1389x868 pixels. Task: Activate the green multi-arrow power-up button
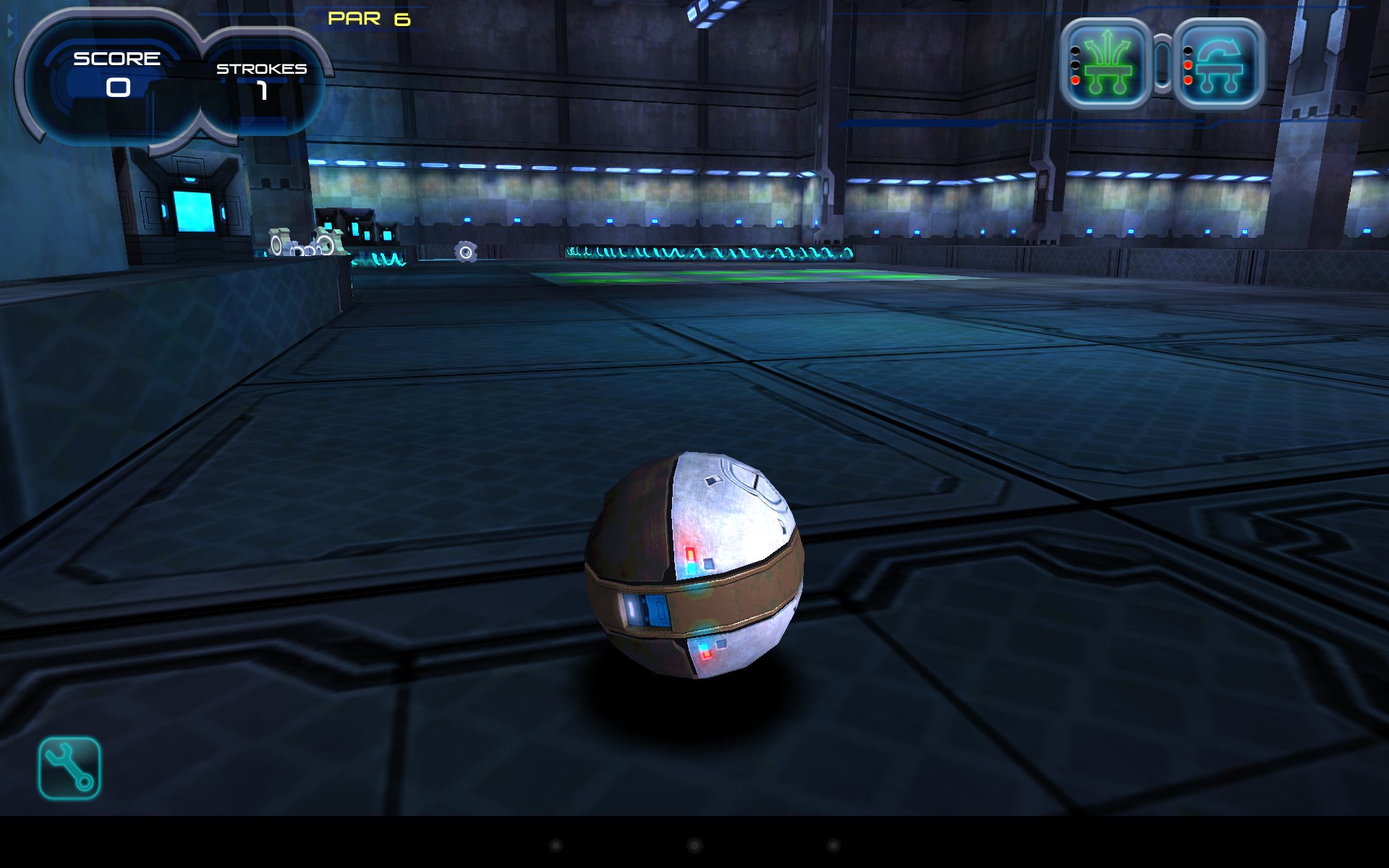point(1105,64)
